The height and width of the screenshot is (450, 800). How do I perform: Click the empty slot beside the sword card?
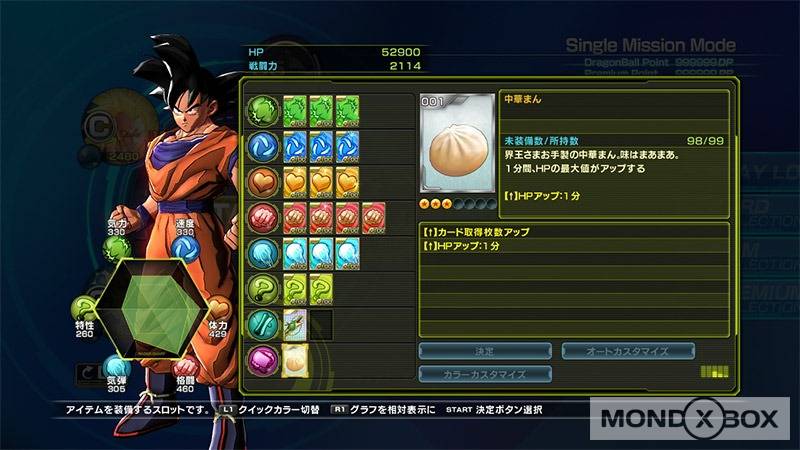click(321, 323)
